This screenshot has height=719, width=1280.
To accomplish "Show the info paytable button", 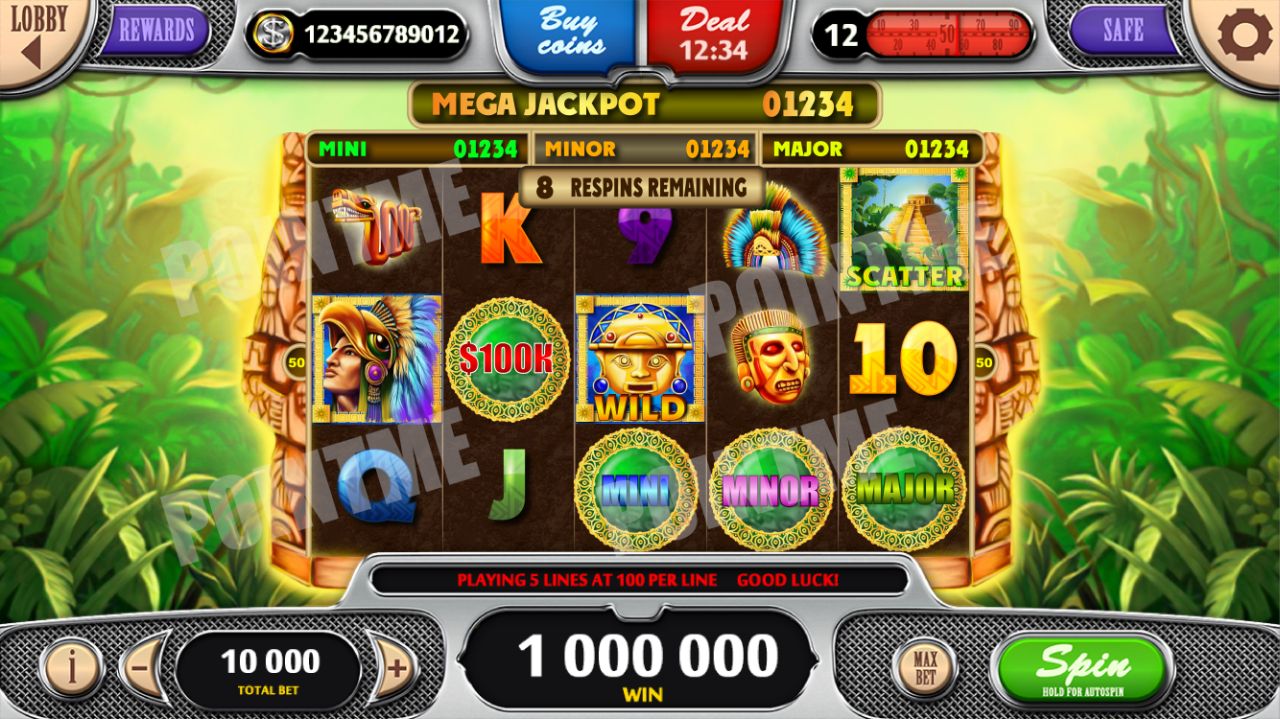I will 71,667.
